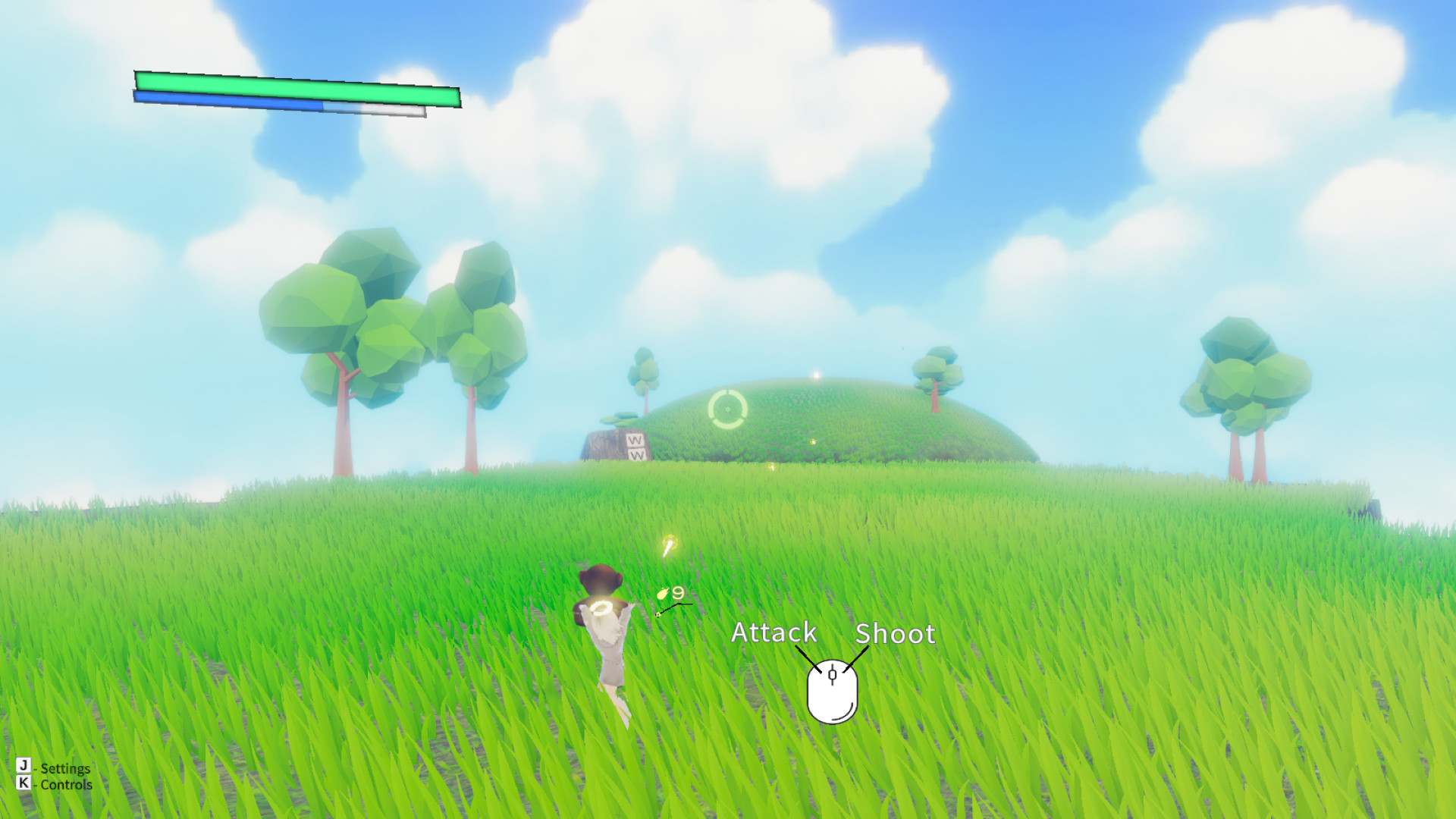Screen dimensions: 1456x819
Task: Click the circular target reticle on the hill
Action: click(726, 410)
